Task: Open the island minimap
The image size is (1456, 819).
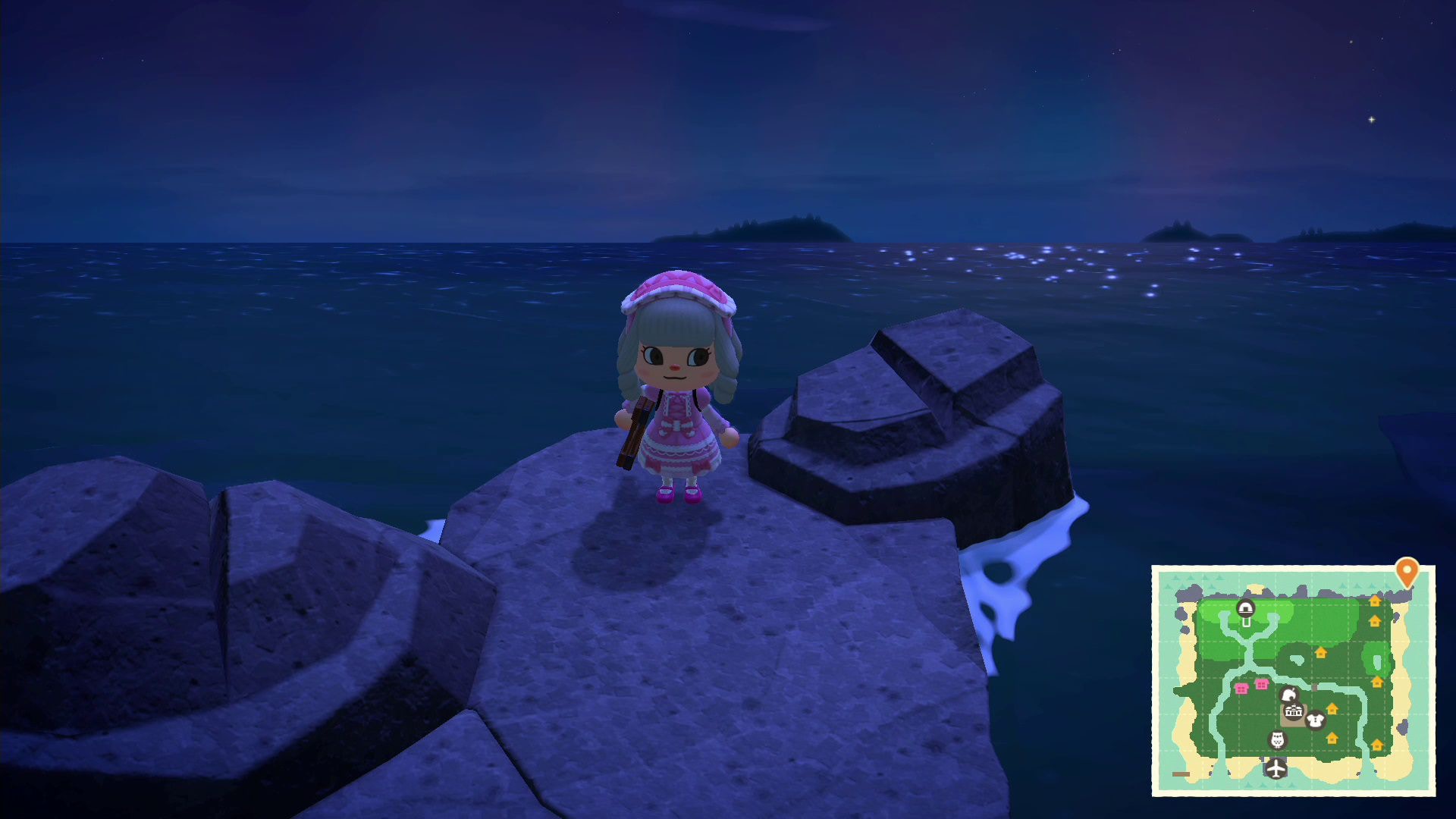Action: point(1293,680)
